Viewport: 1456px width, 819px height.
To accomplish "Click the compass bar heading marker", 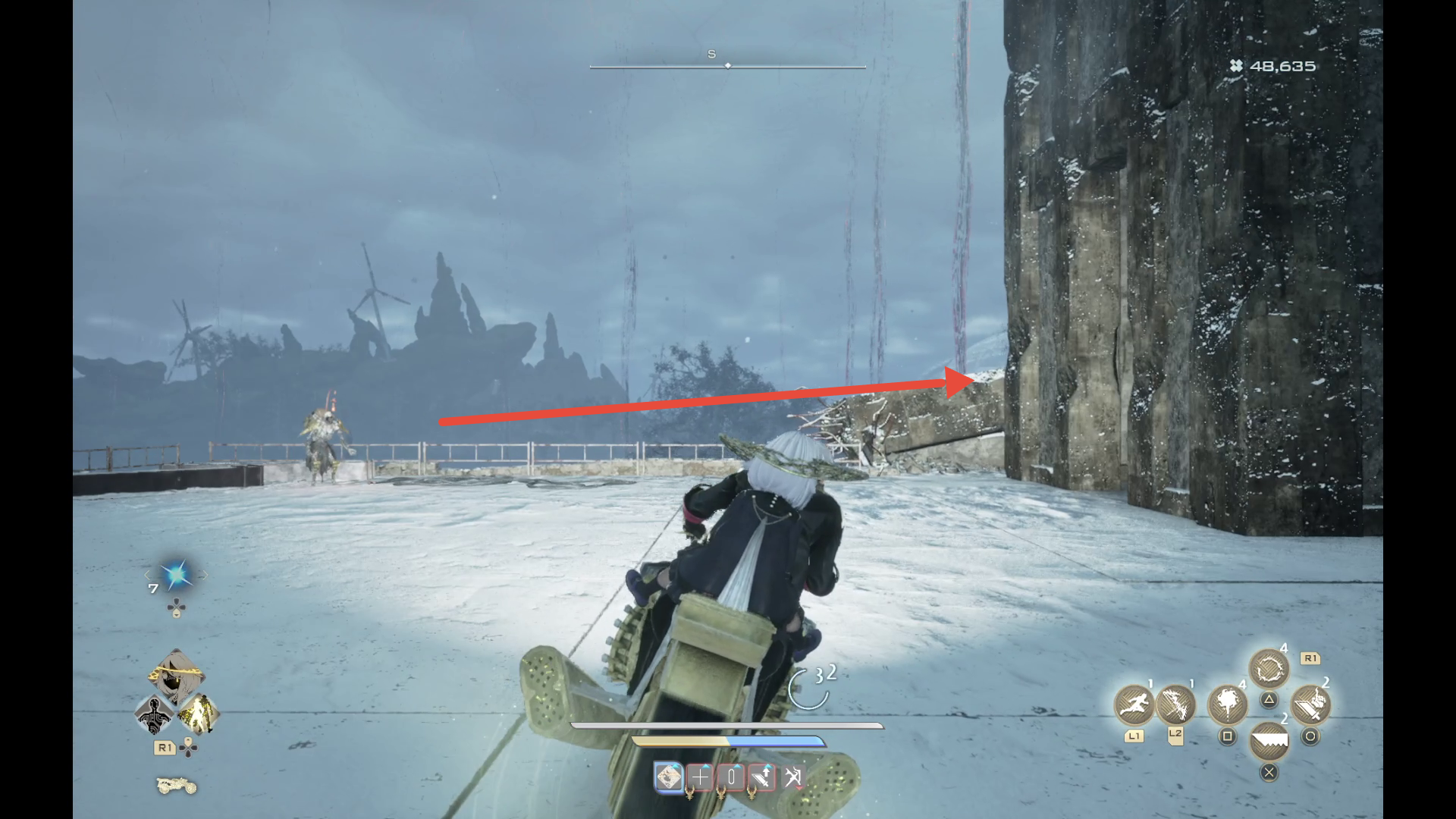I will coord(728,66).
